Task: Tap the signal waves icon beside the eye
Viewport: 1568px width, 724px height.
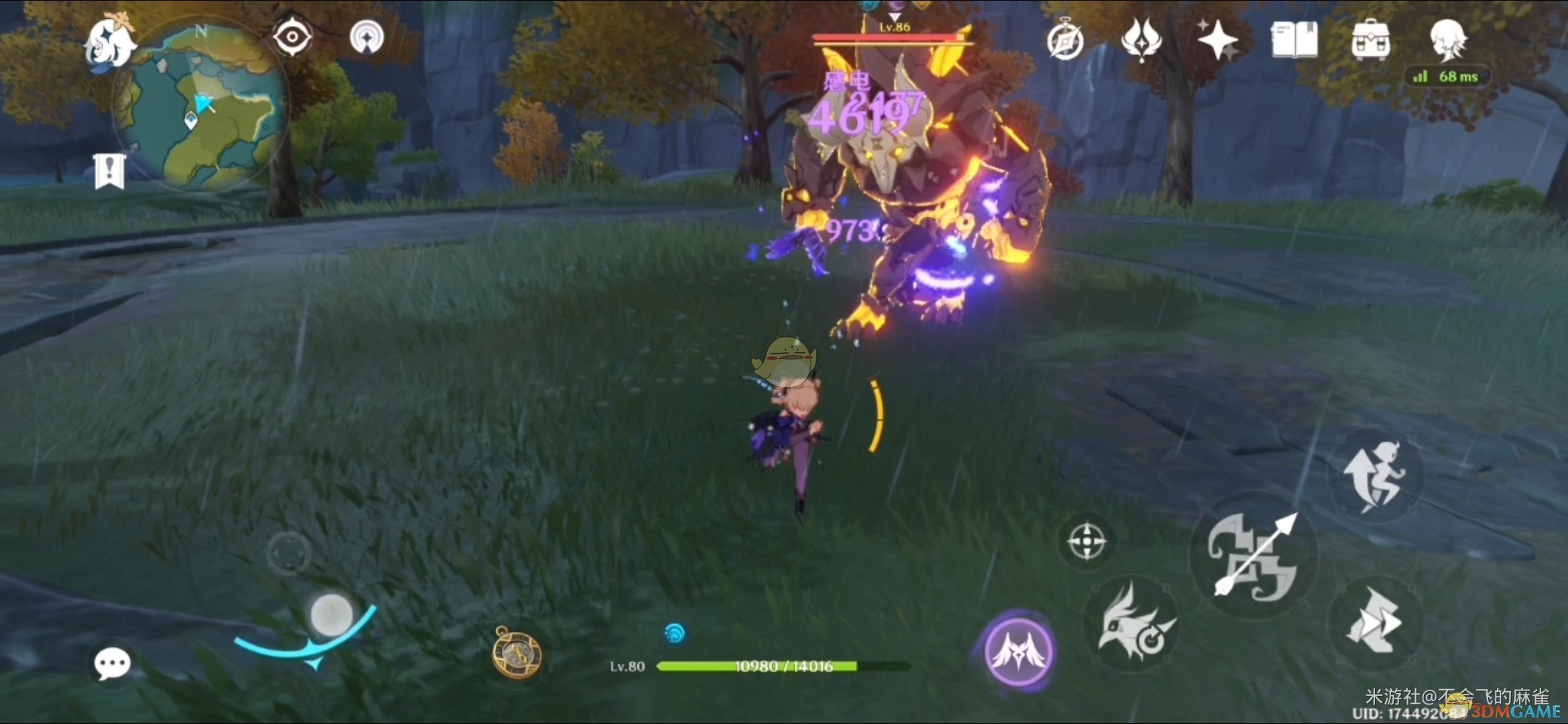Action: coord(367,37)
